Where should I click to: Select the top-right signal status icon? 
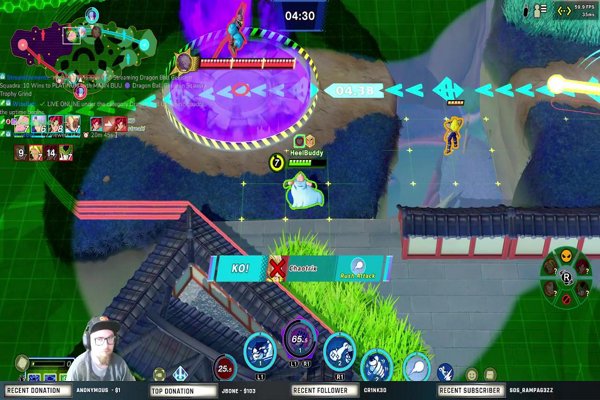563,11
